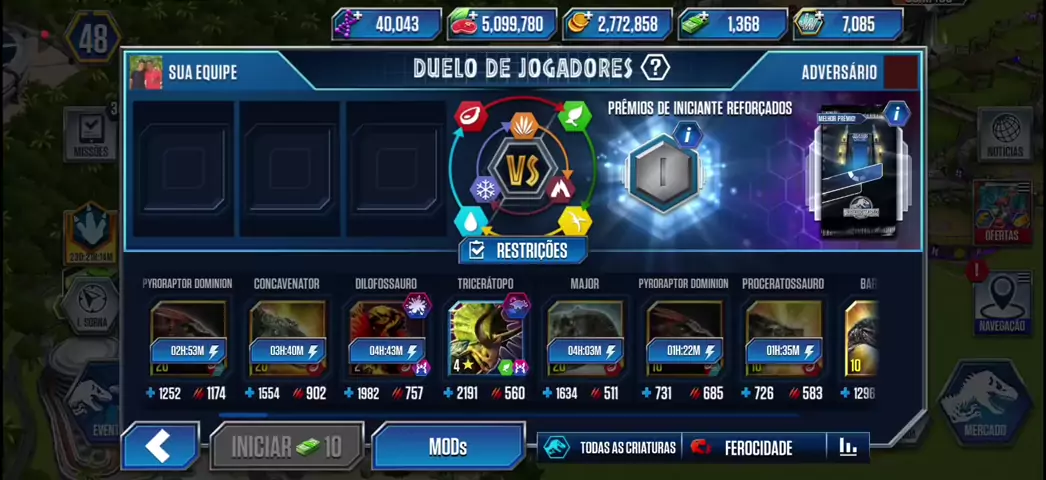Open the Todas as Criaturas filter
The width and height of the screenshot is (1046, 480).
pos(610,447)
